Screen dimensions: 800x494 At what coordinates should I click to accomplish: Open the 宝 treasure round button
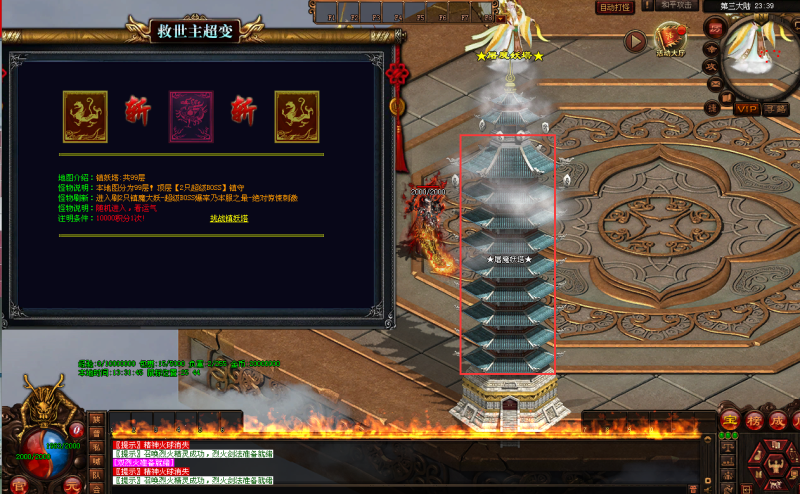tap(729, 419)
